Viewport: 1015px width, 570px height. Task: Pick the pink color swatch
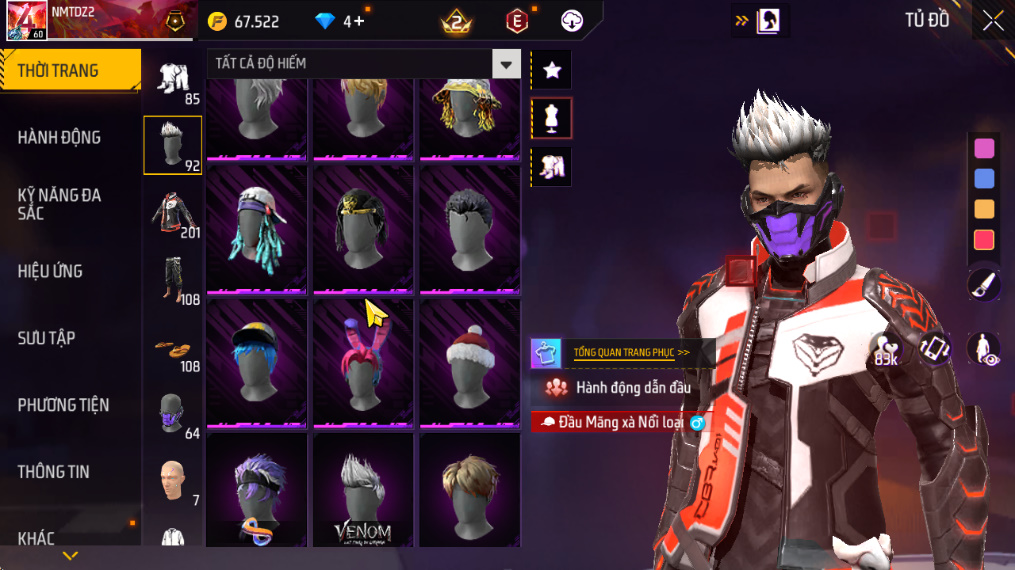(984, 148)
